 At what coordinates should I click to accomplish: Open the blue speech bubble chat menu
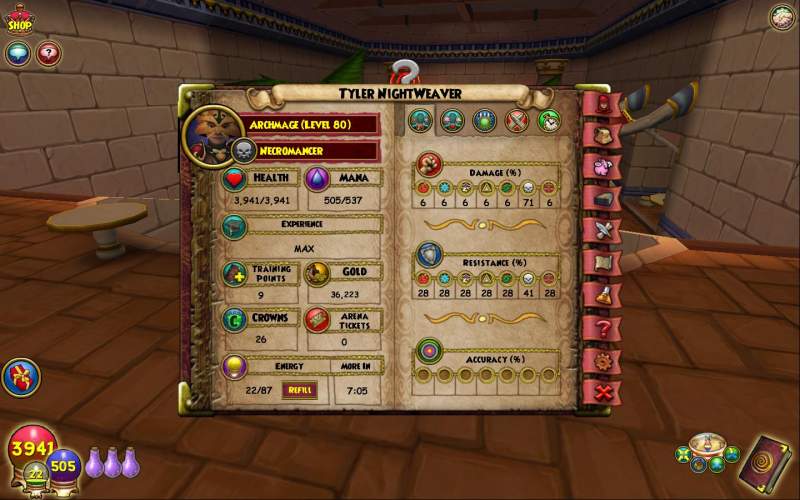pos(17,54)
